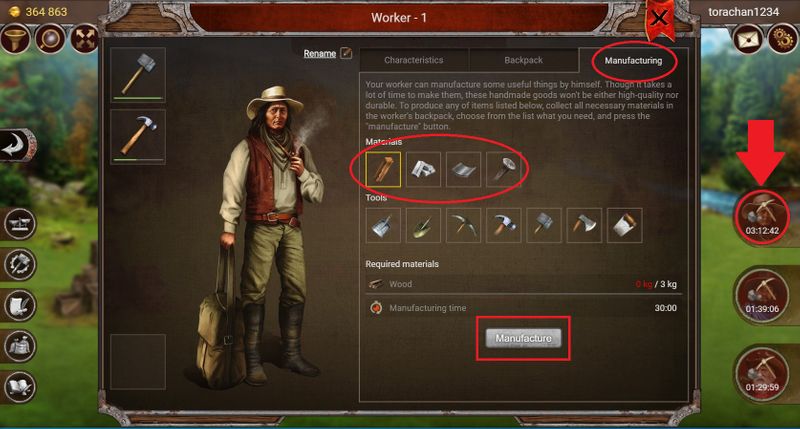Pick the axe tool recipe
800x429 pixels.
(584, 225)
